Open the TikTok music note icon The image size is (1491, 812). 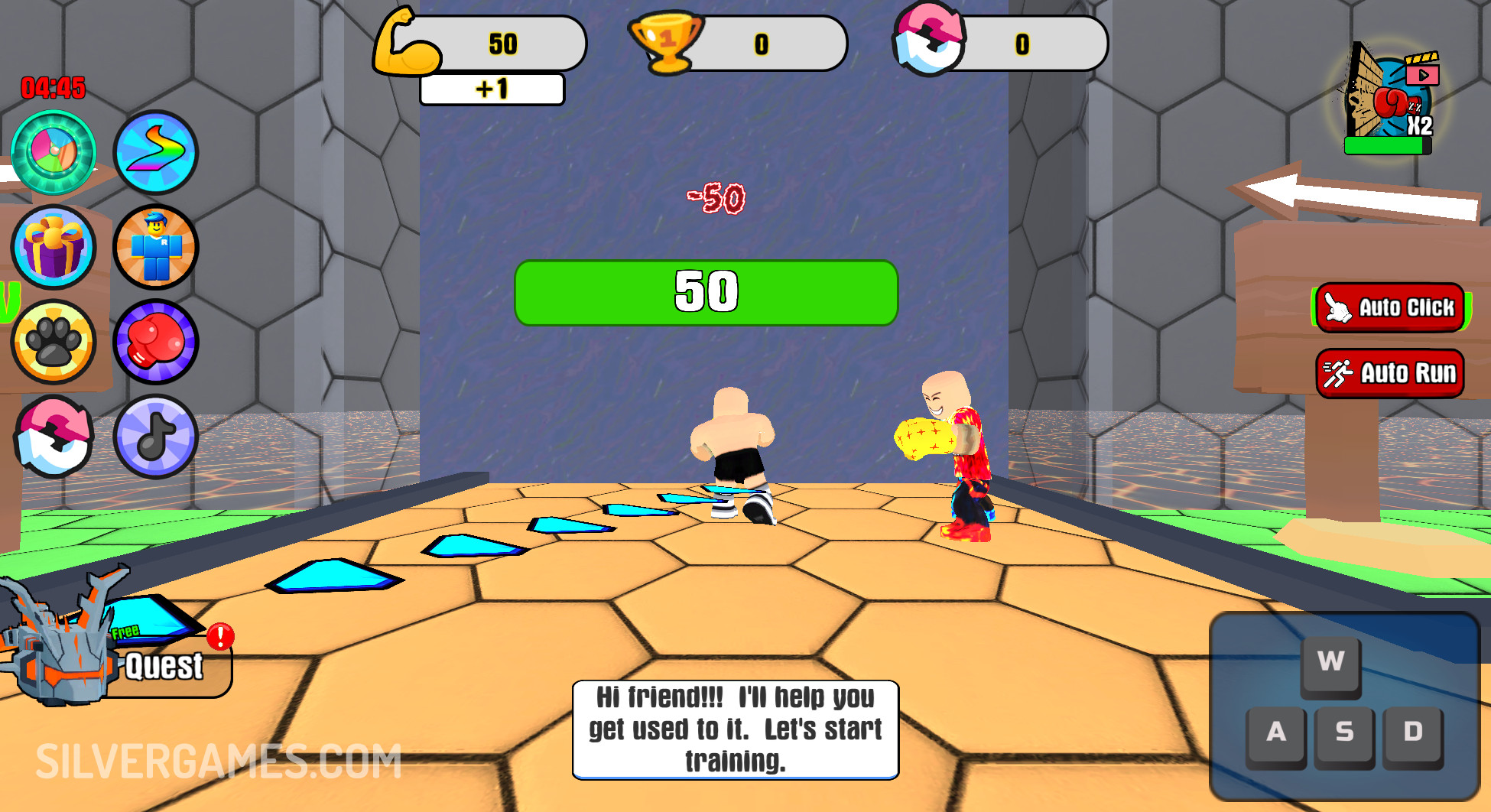(x=156, y=437)
